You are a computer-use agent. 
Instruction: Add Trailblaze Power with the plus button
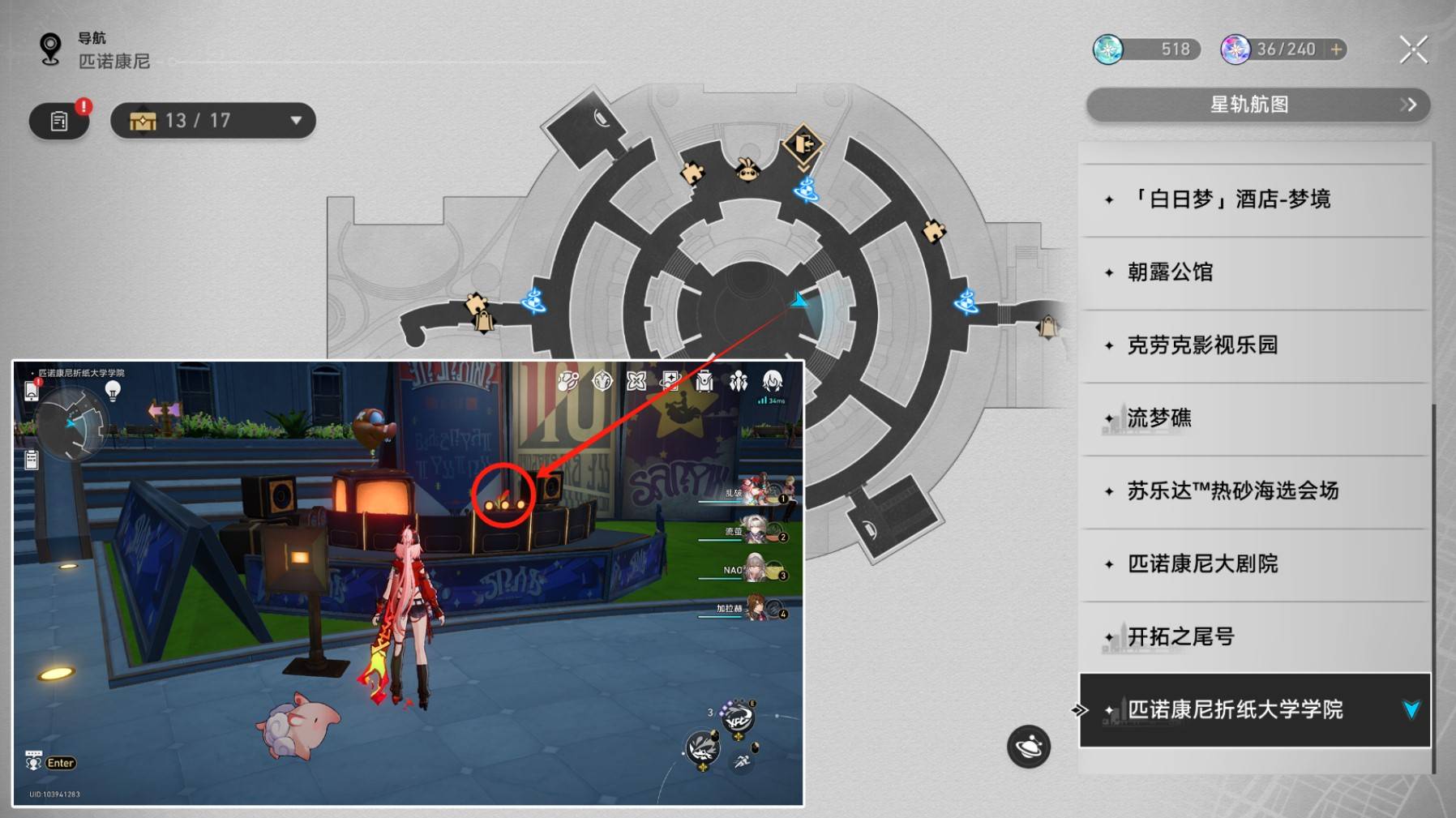pyautogui.click(x=1336, y=49)
